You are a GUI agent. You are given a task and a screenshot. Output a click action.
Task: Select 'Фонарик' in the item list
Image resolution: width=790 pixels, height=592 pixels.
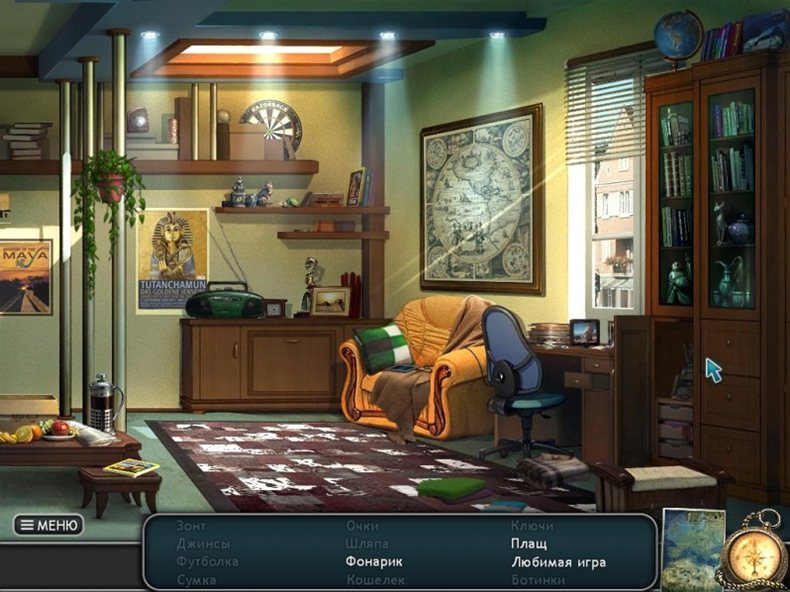point(375,562)
